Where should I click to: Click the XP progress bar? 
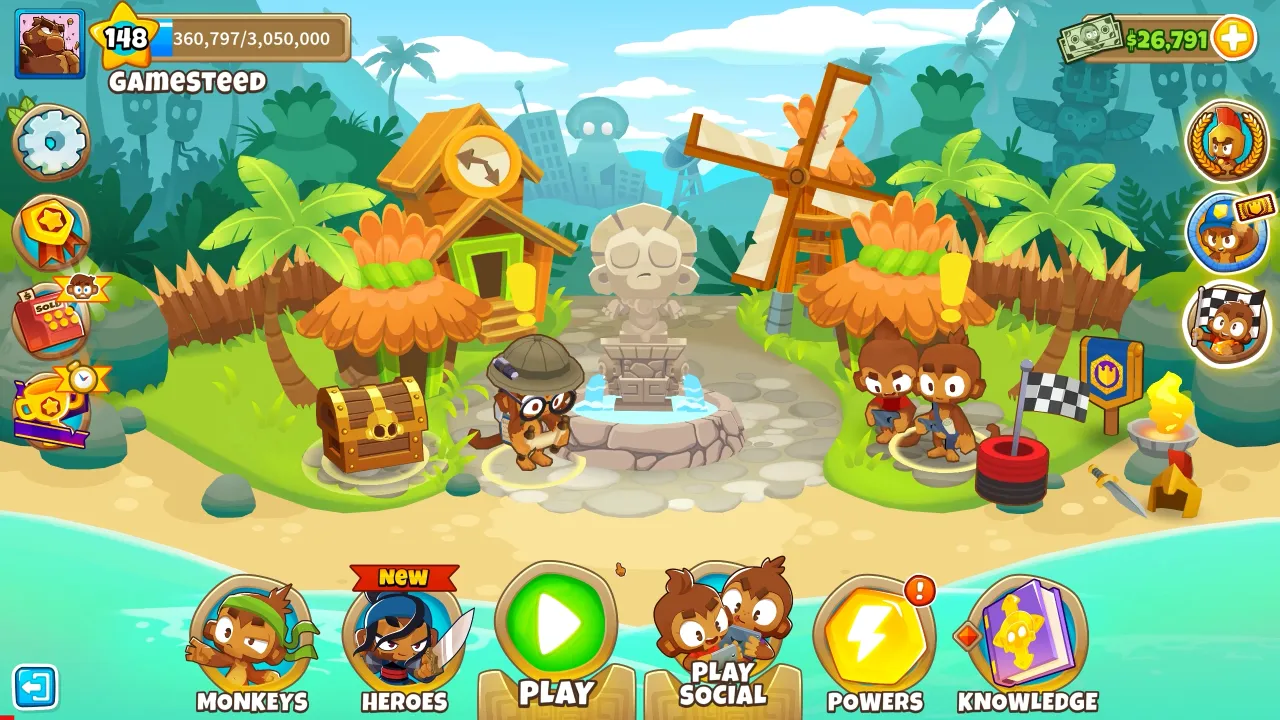click(x=250, y=38)
